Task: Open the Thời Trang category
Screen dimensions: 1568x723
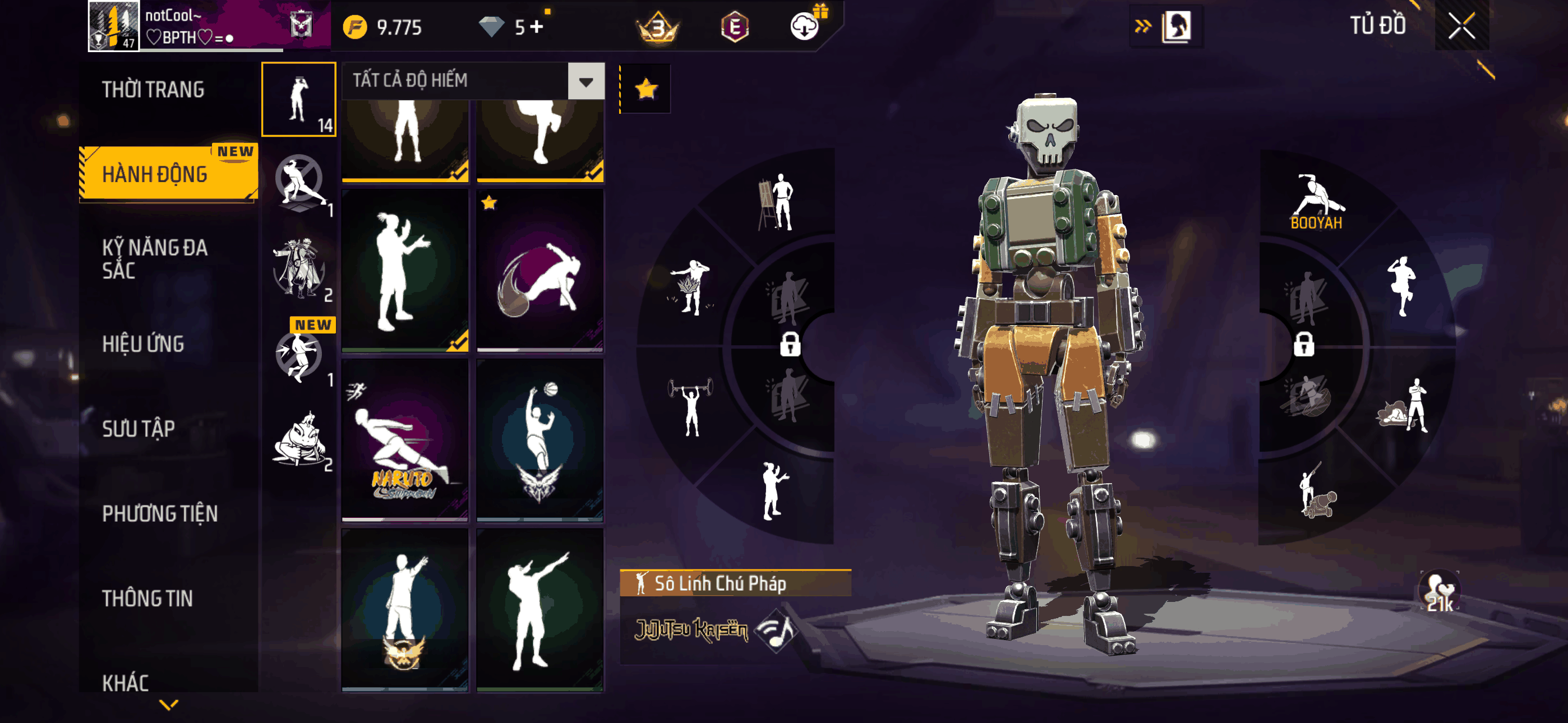Action: point(153,90)
